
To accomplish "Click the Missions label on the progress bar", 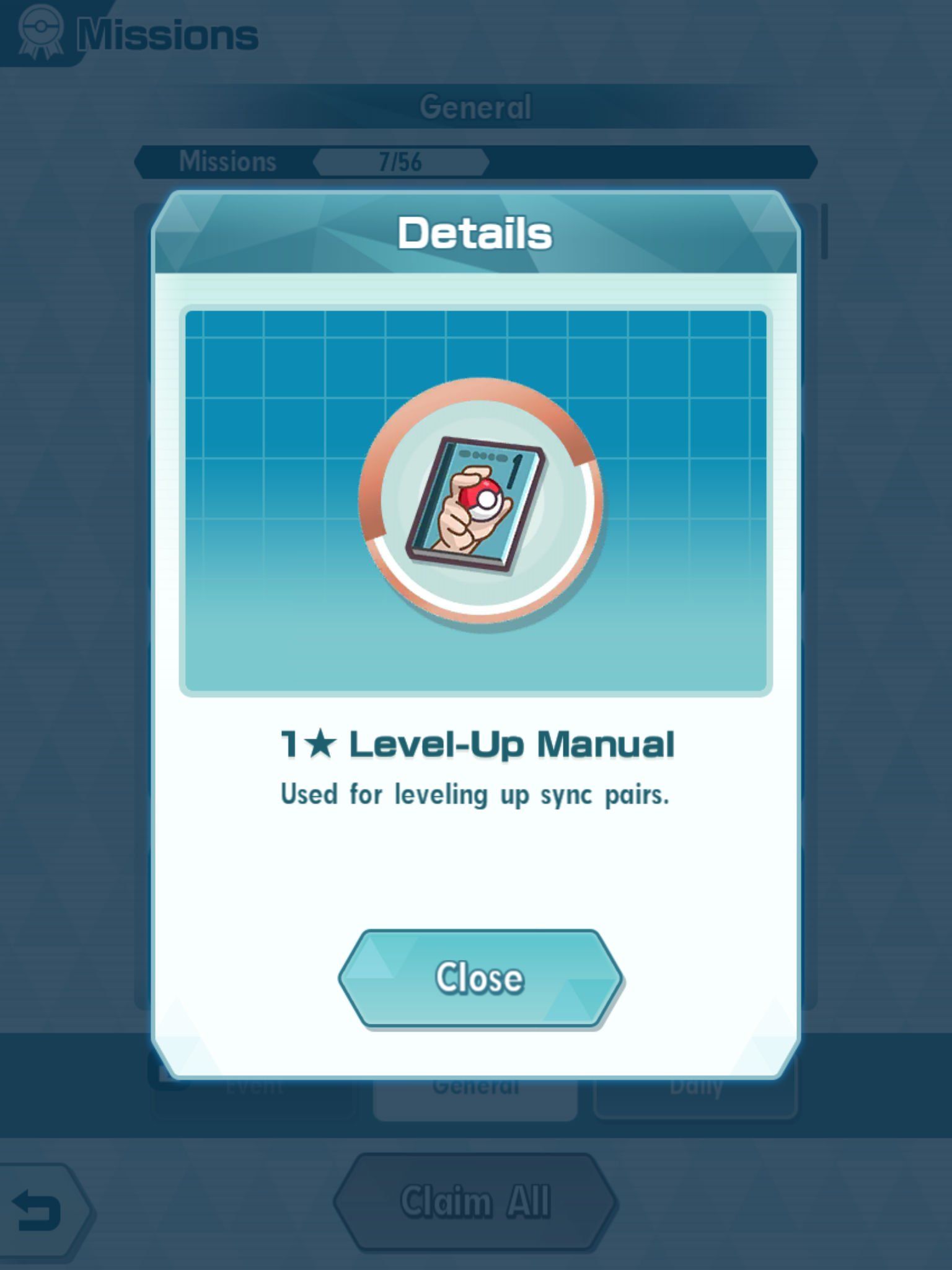I will click(x=228, y=161).
